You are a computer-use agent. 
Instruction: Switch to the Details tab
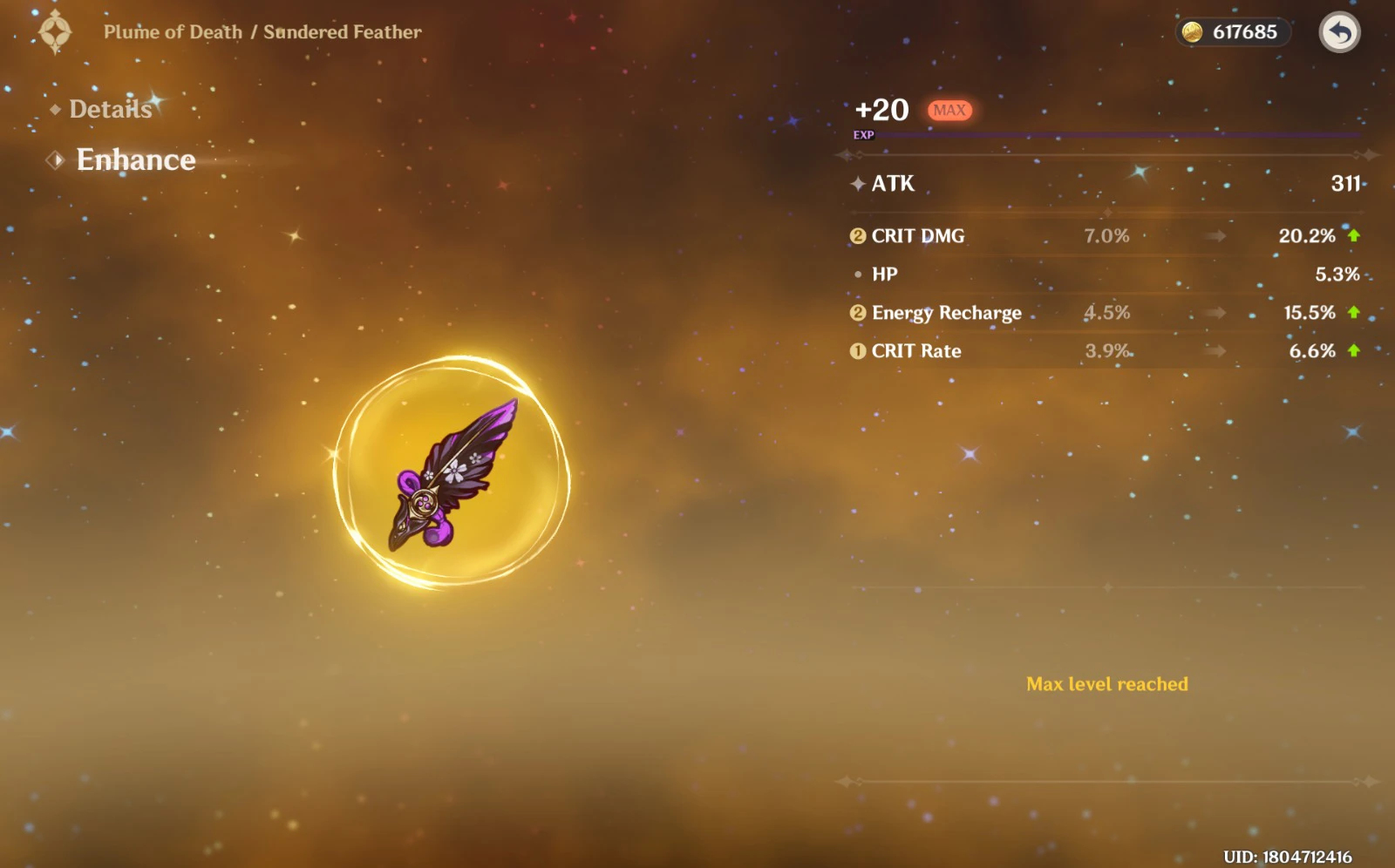coord(110,109)
